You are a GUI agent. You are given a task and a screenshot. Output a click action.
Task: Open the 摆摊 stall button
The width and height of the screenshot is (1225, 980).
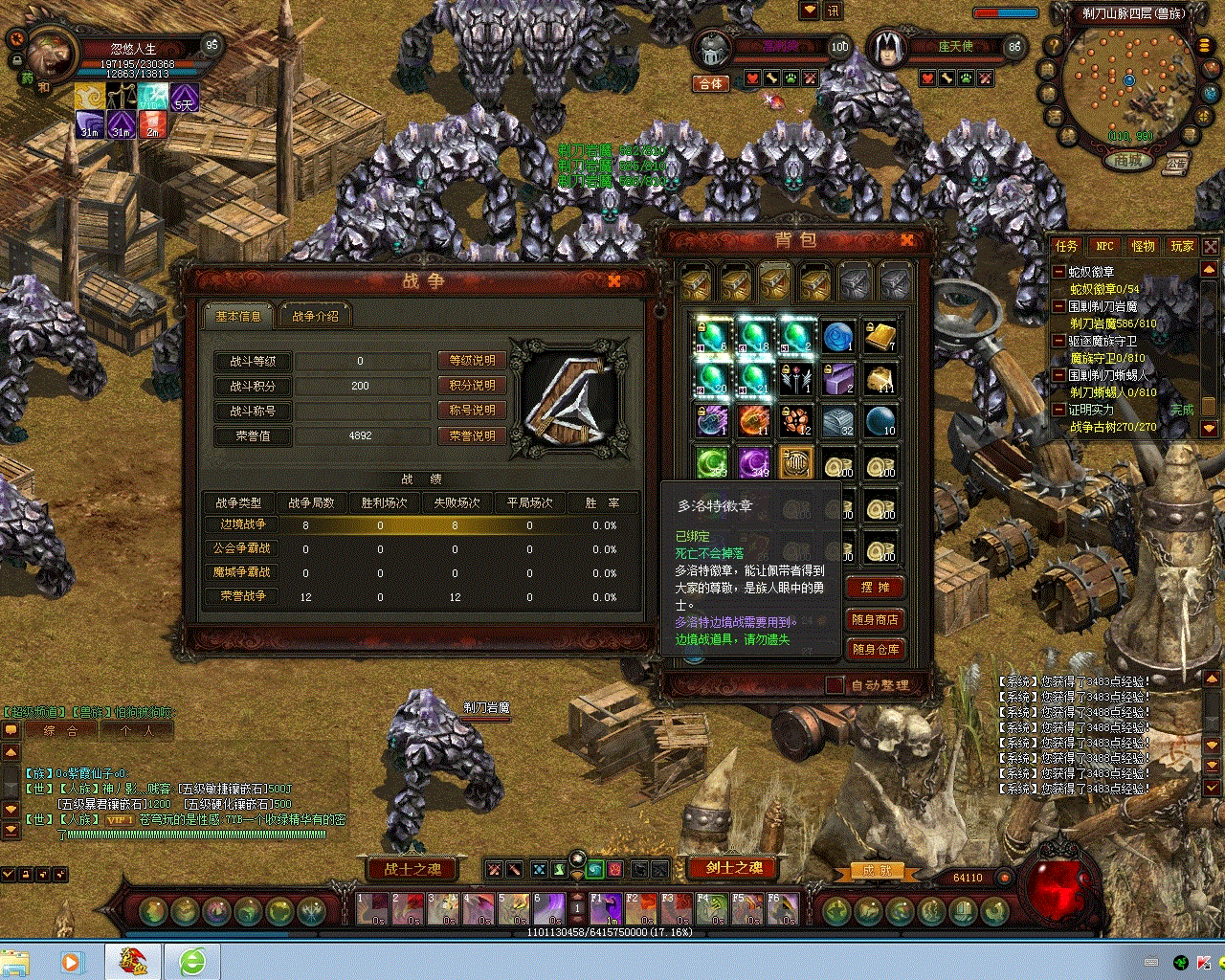(x=875, y=587)
